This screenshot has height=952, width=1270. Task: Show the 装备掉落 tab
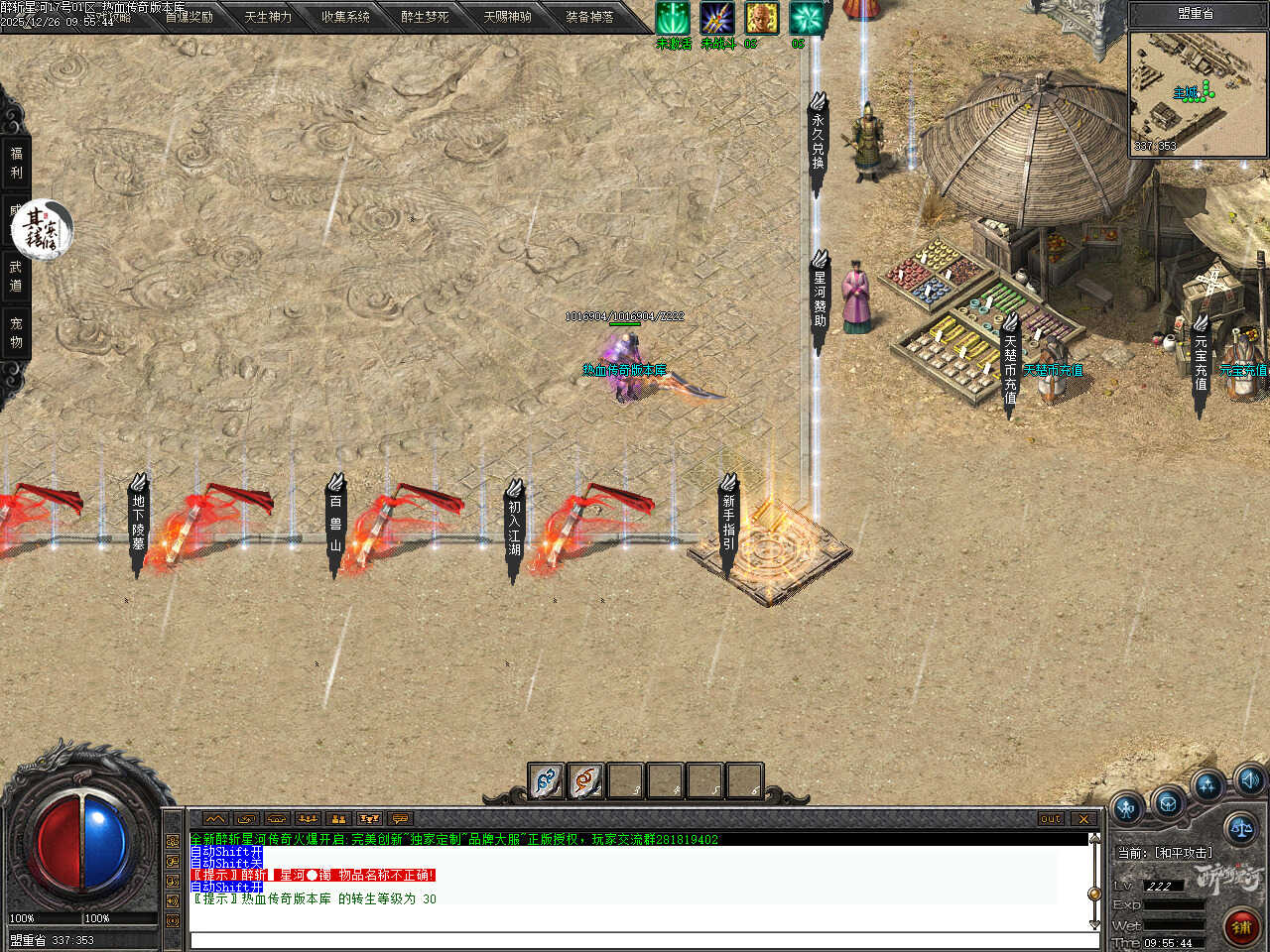pyautogui.click(x=589, y=17)
